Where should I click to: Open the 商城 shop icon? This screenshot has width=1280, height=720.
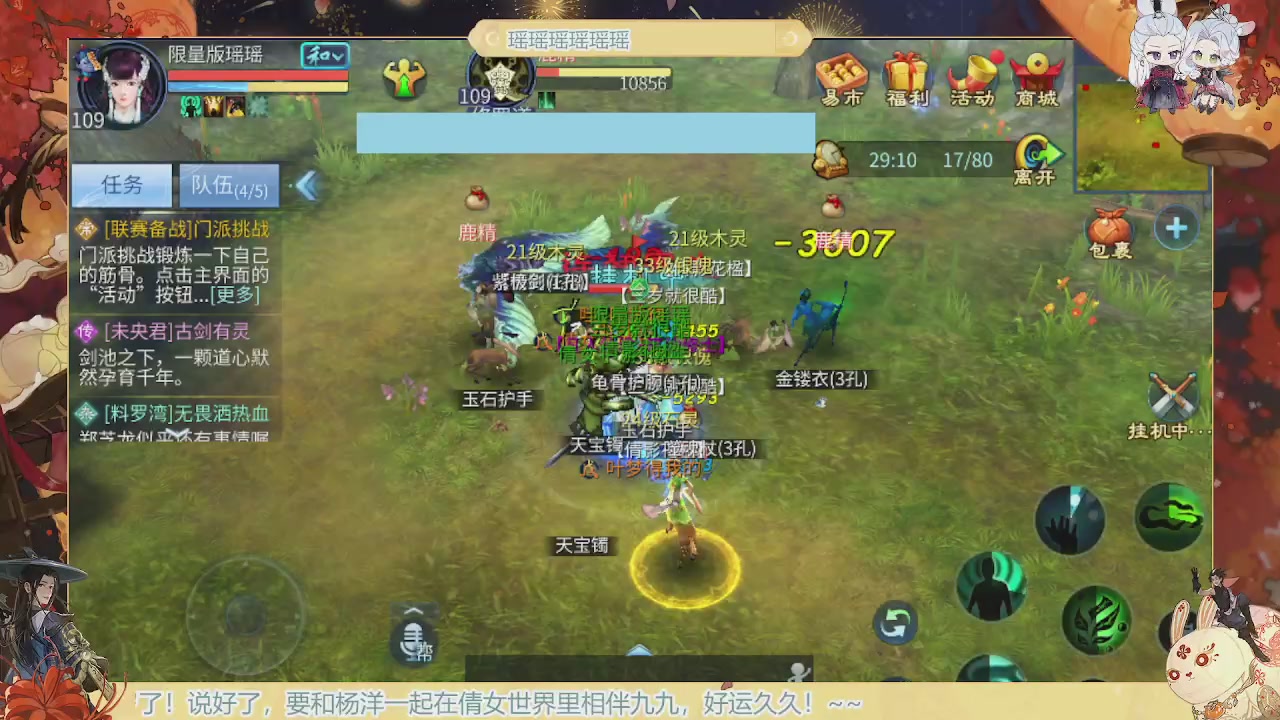[x=1038, y=80]
